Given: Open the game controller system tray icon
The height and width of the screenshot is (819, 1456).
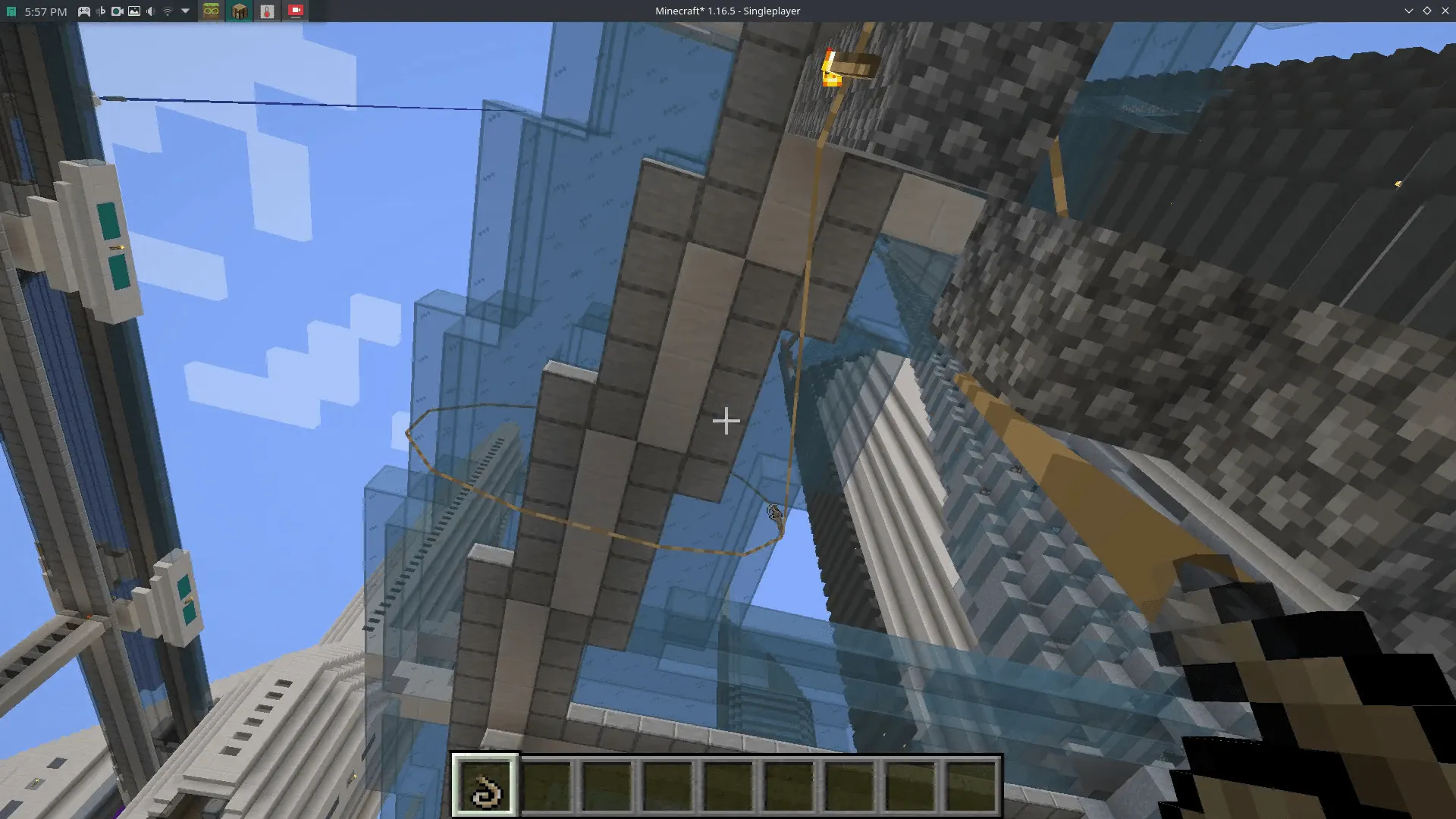Looking at the screenshot, I should [84, 11].
